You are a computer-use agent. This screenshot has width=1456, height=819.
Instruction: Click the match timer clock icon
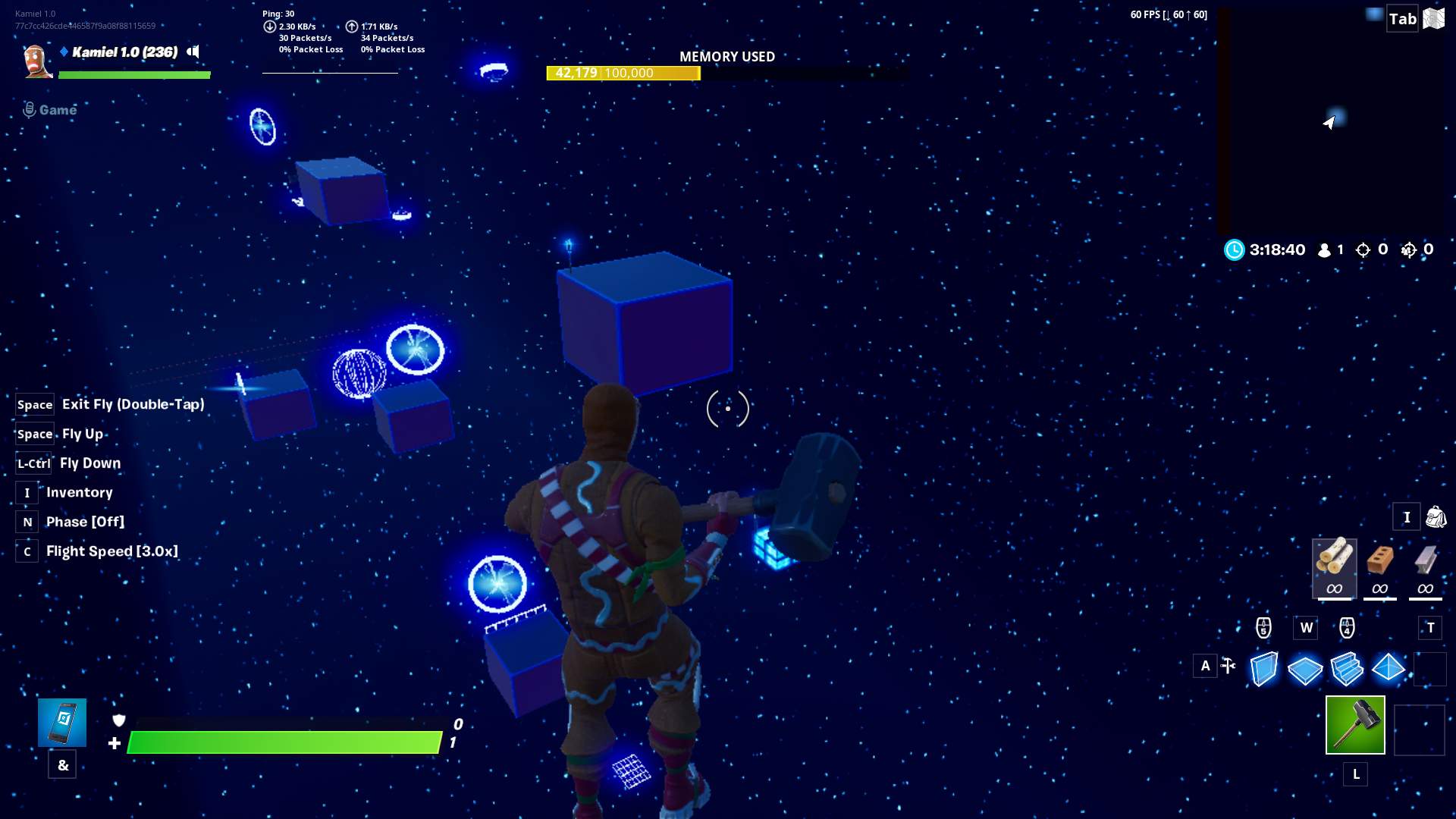click(1236, 249)
